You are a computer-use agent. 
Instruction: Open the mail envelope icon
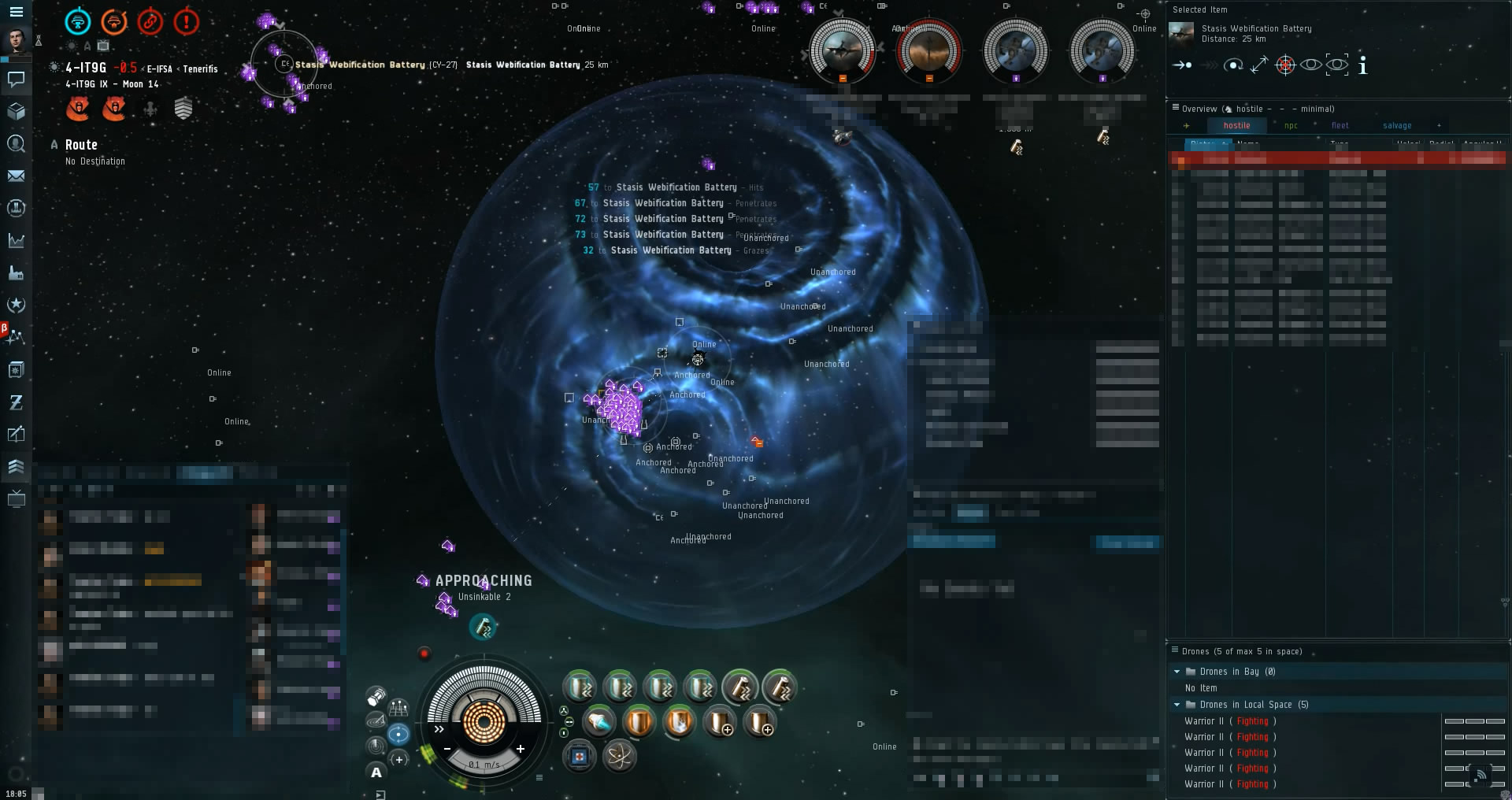pyautogui.click(x=16, y=176)
